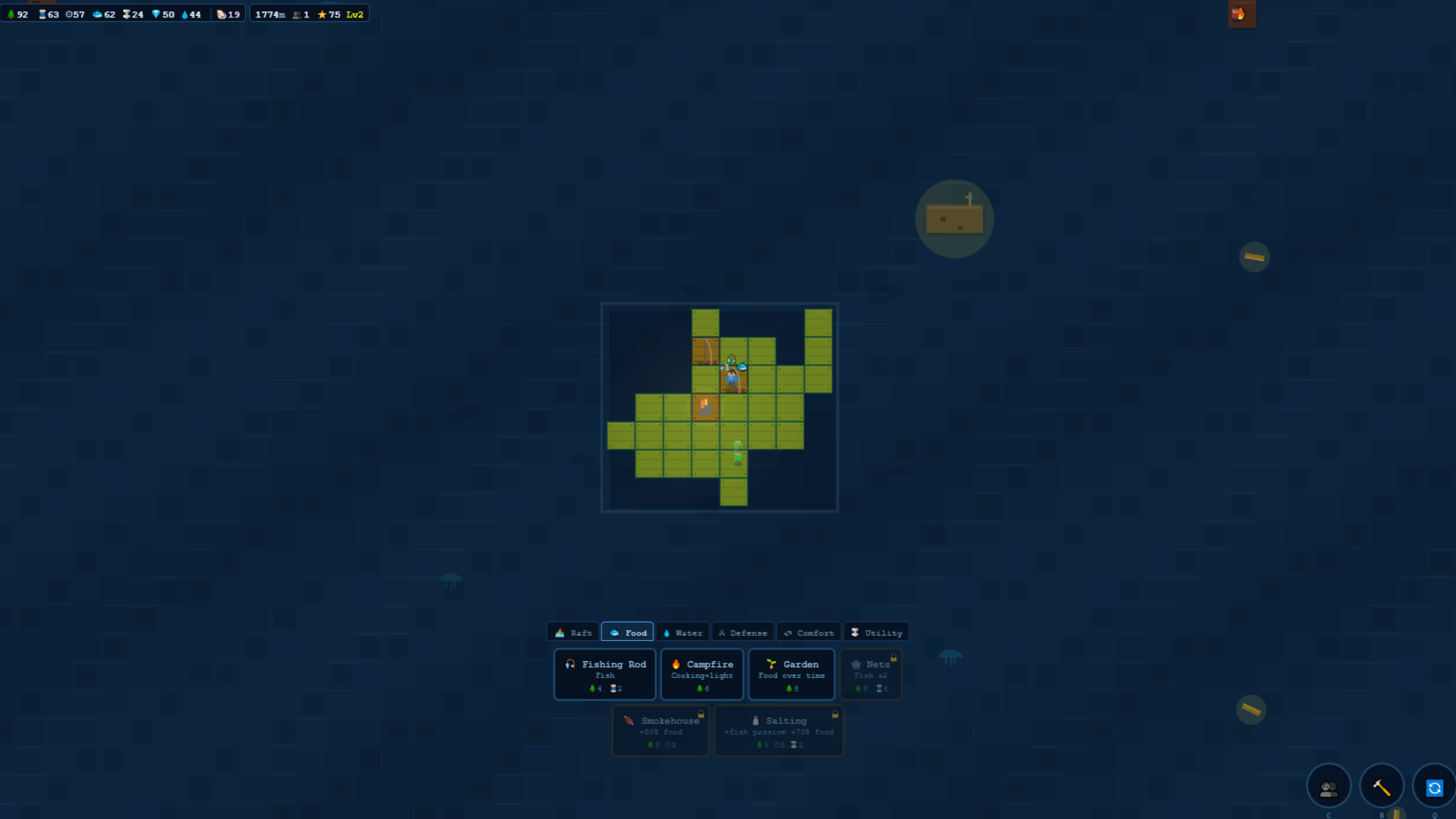Select the Fishing Rod build option
Image resolution: width=1456 pixels, height=819 pixels.
pos(604,674)
